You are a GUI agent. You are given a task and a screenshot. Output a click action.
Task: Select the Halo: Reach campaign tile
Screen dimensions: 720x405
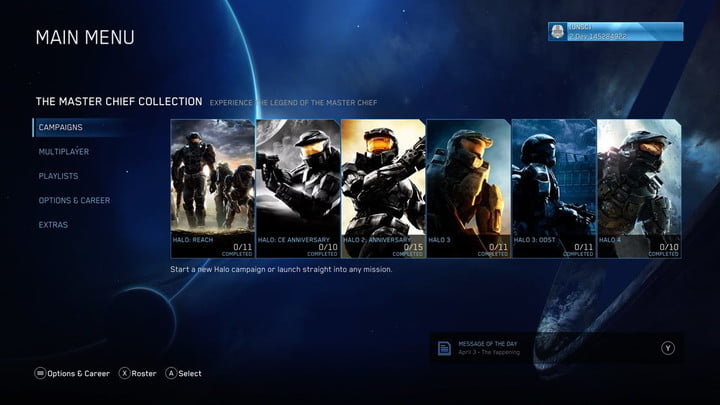(212, 189)
